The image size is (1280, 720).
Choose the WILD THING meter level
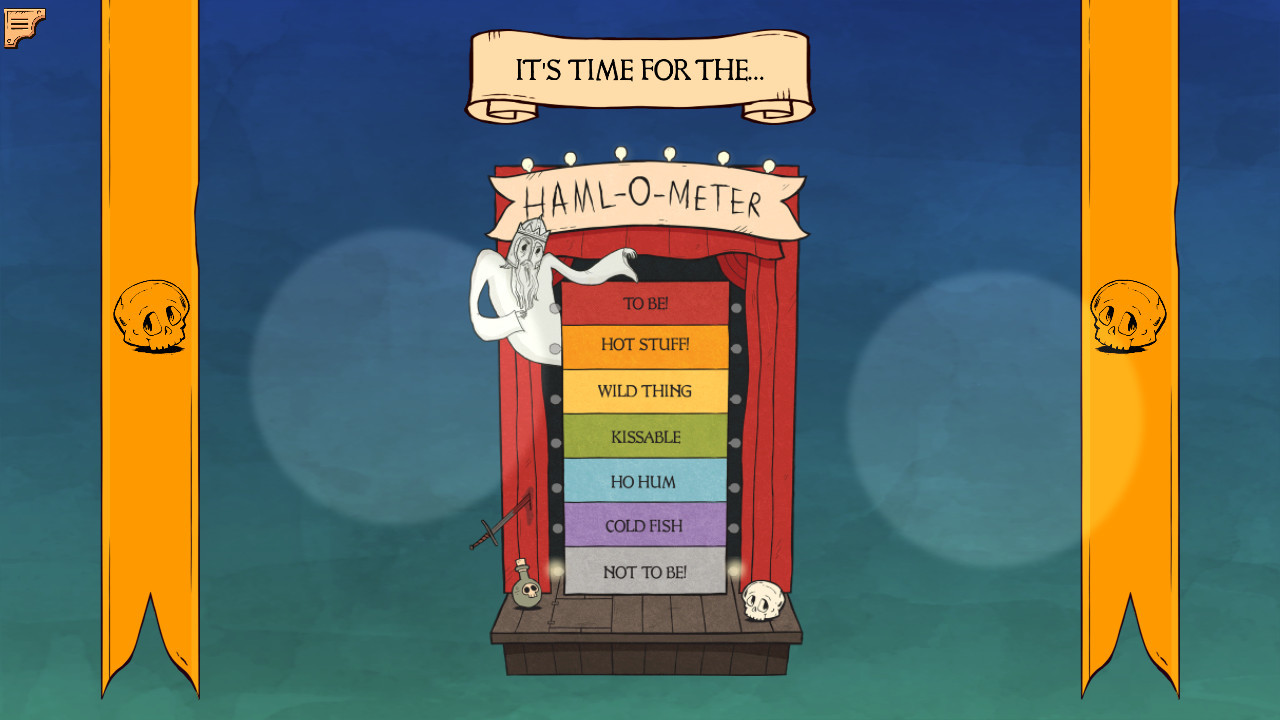pyautogui.click(x=646, y=390)
